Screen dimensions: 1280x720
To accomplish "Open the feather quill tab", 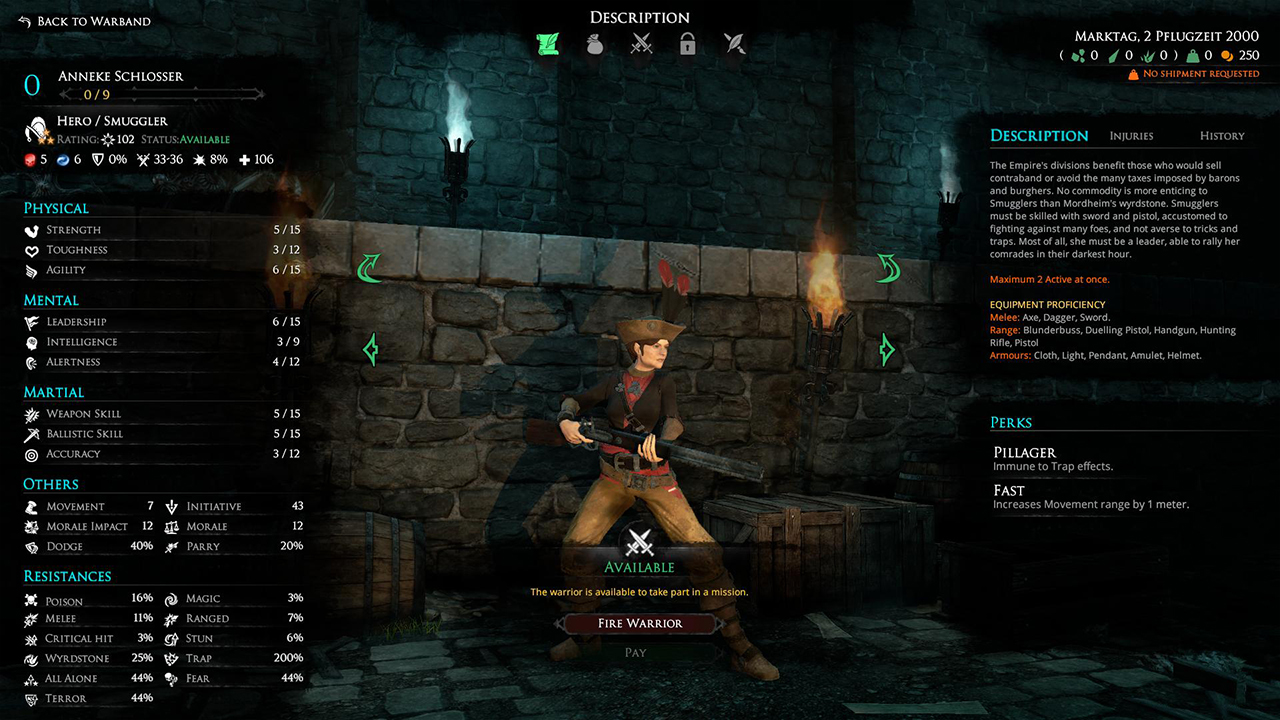I will [x=734, y=44].
